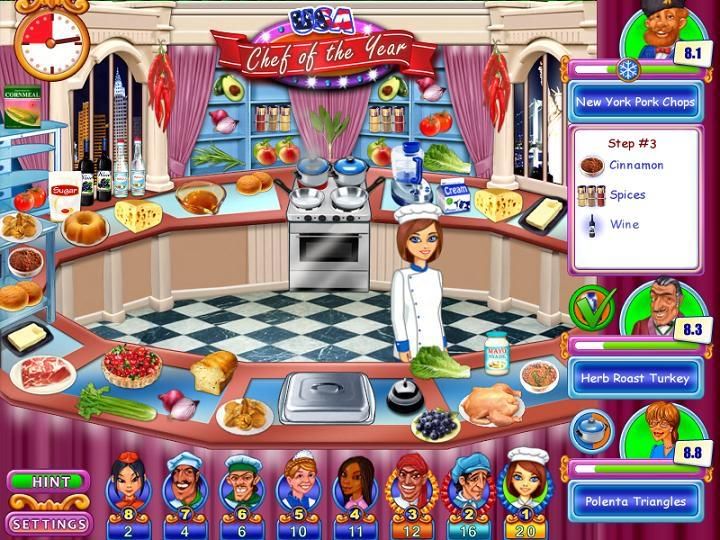Choose the Herb Roast Turkey order
720x540 pixels.
point(634,378)
